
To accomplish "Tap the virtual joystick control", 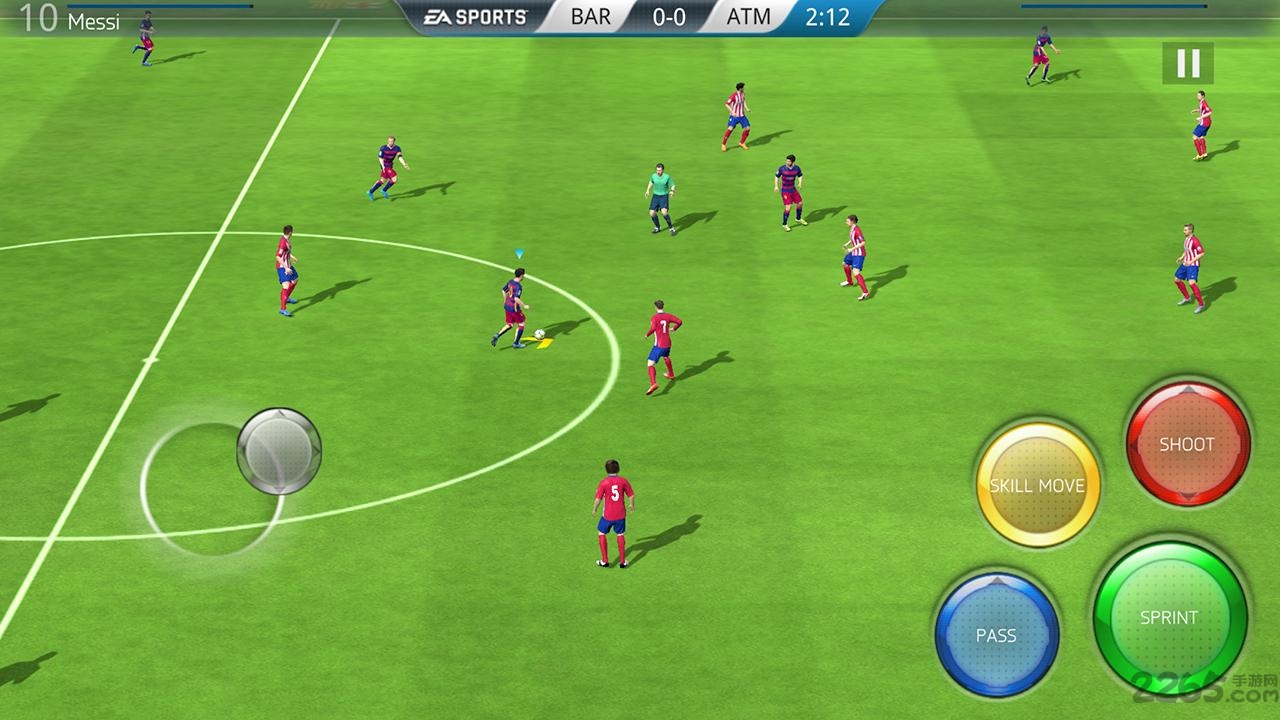I will (x=278, y=452).
